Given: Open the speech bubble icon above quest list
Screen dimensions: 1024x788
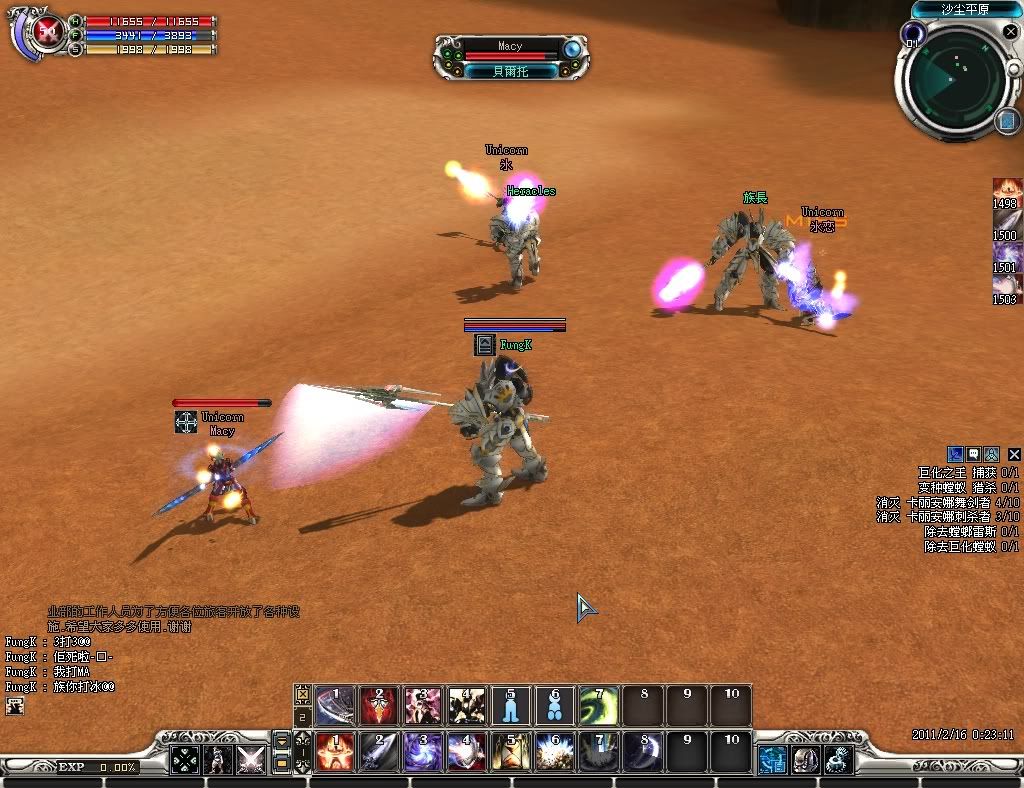Looking at the screenshot, I should point(973,455).
